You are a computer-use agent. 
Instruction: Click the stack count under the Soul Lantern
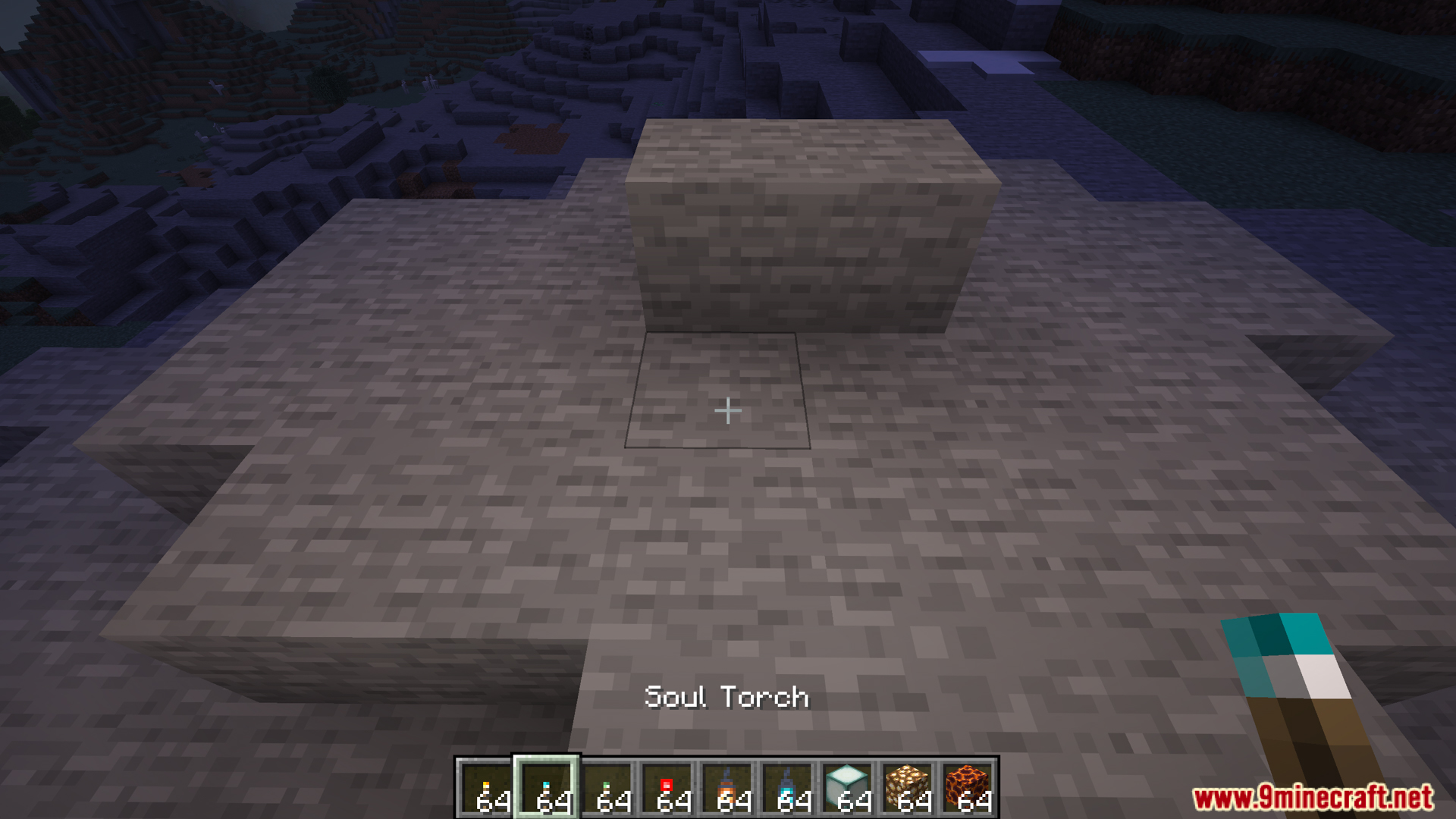[x=795, y=801]
